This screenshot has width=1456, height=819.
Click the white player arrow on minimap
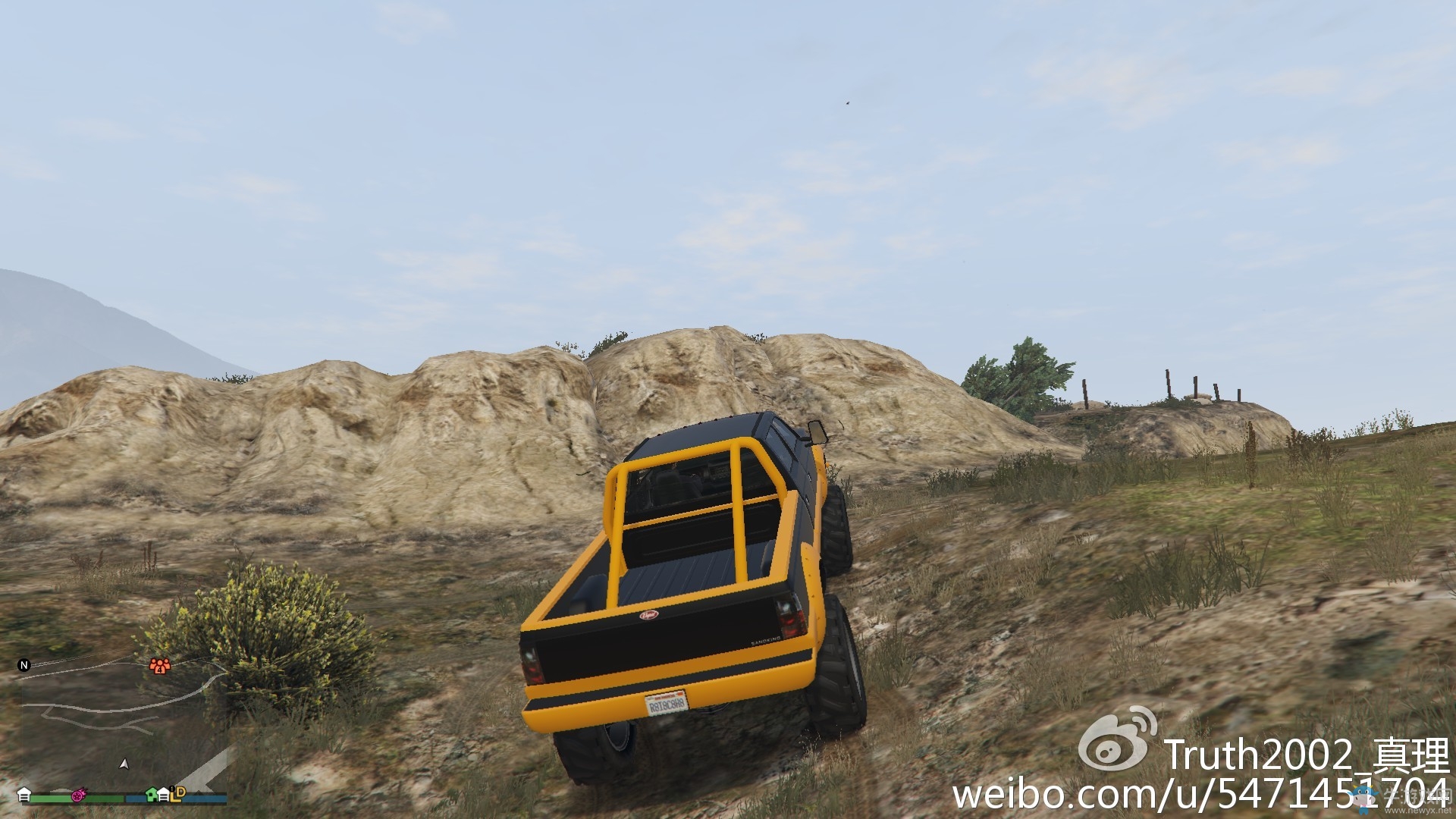125,765
